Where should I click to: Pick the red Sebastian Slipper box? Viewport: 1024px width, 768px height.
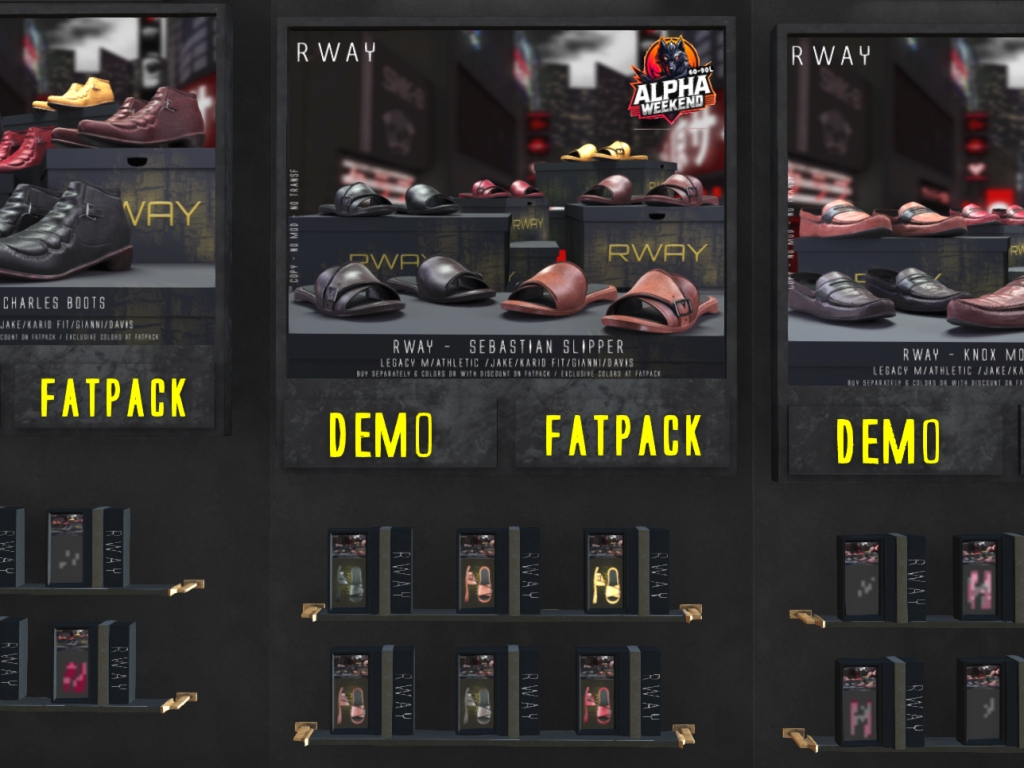[598, 693]
